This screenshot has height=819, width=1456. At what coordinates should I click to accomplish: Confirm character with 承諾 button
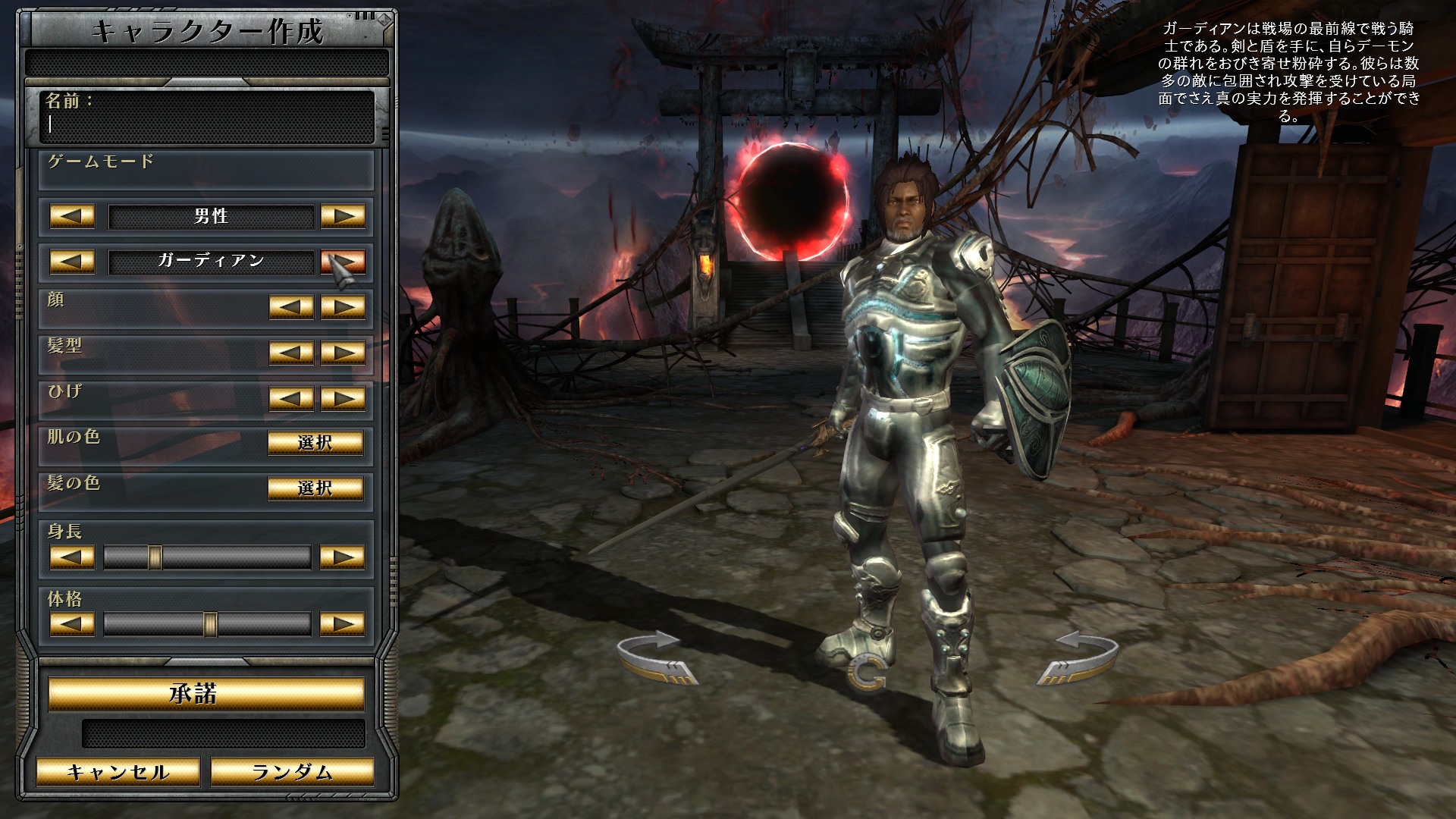click(206, 694)
